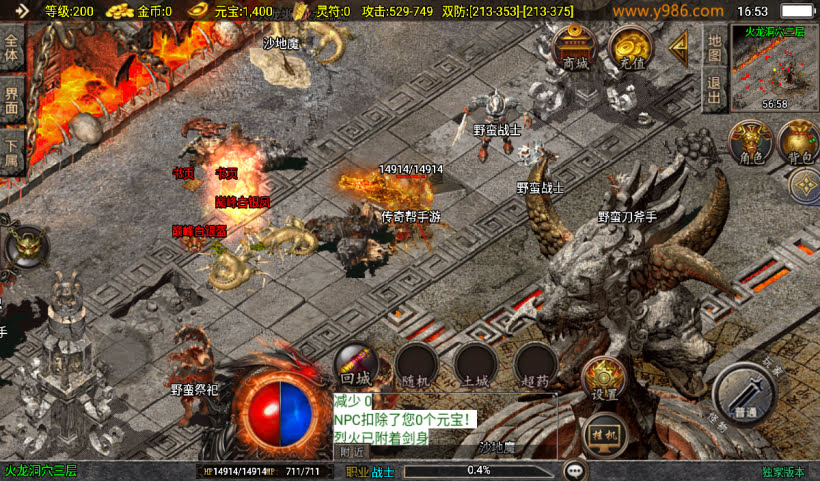Open the 火龙洞穴 minimap

pos(774,68)
